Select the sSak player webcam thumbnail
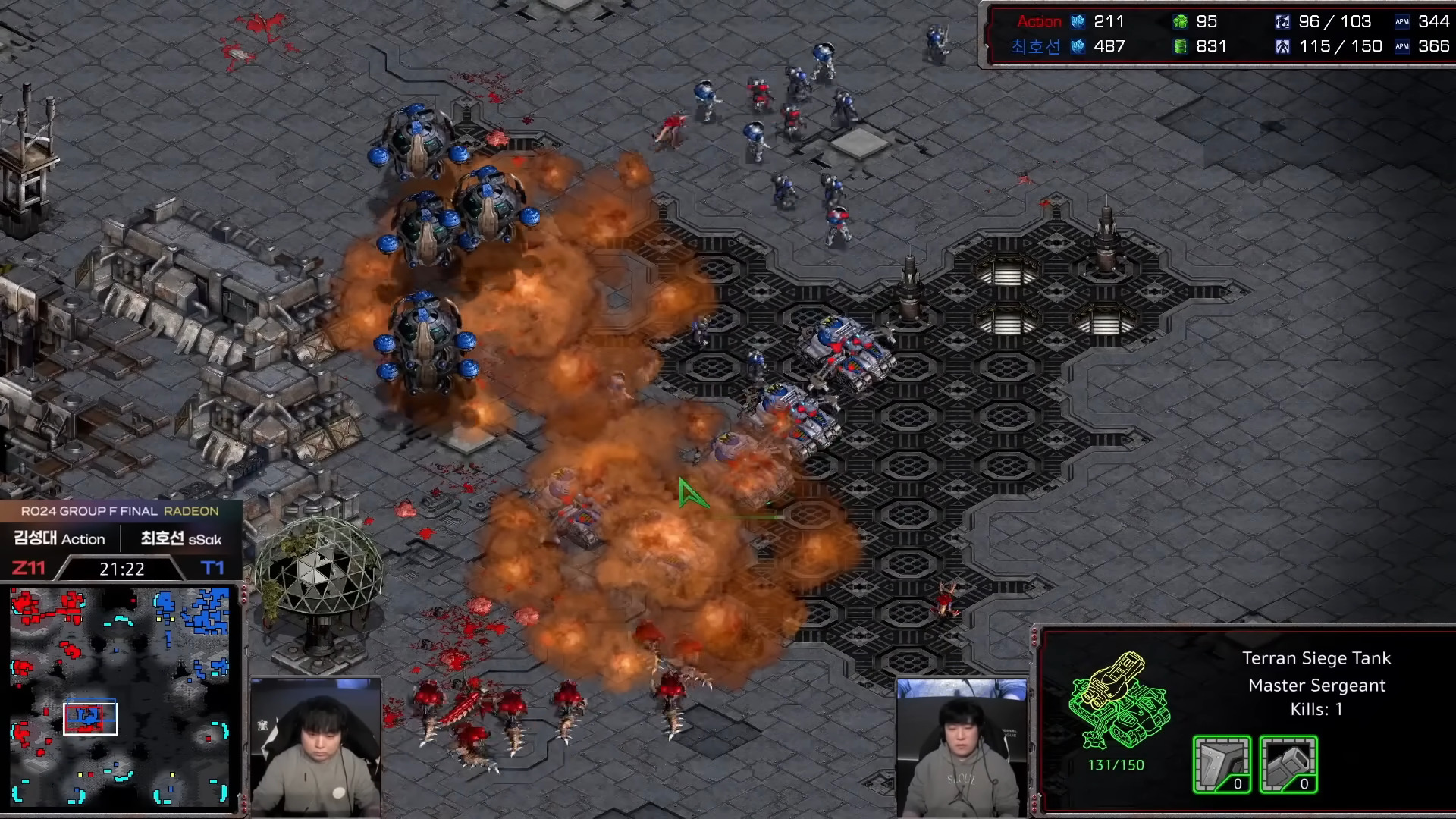The height and width of the screenshot is (819, 1456). [962, 746]
